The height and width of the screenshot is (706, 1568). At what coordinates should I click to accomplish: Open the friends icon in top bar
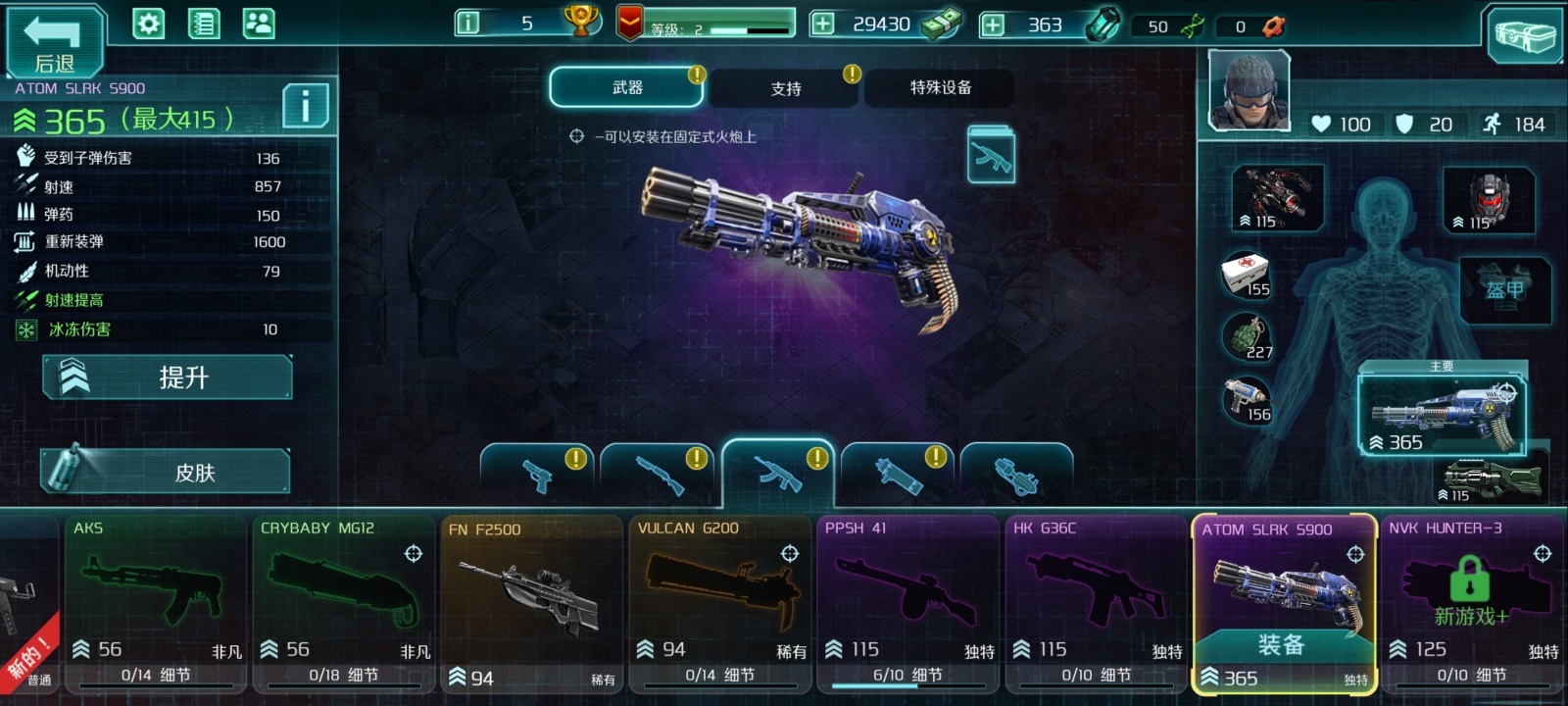pos(259,24)
